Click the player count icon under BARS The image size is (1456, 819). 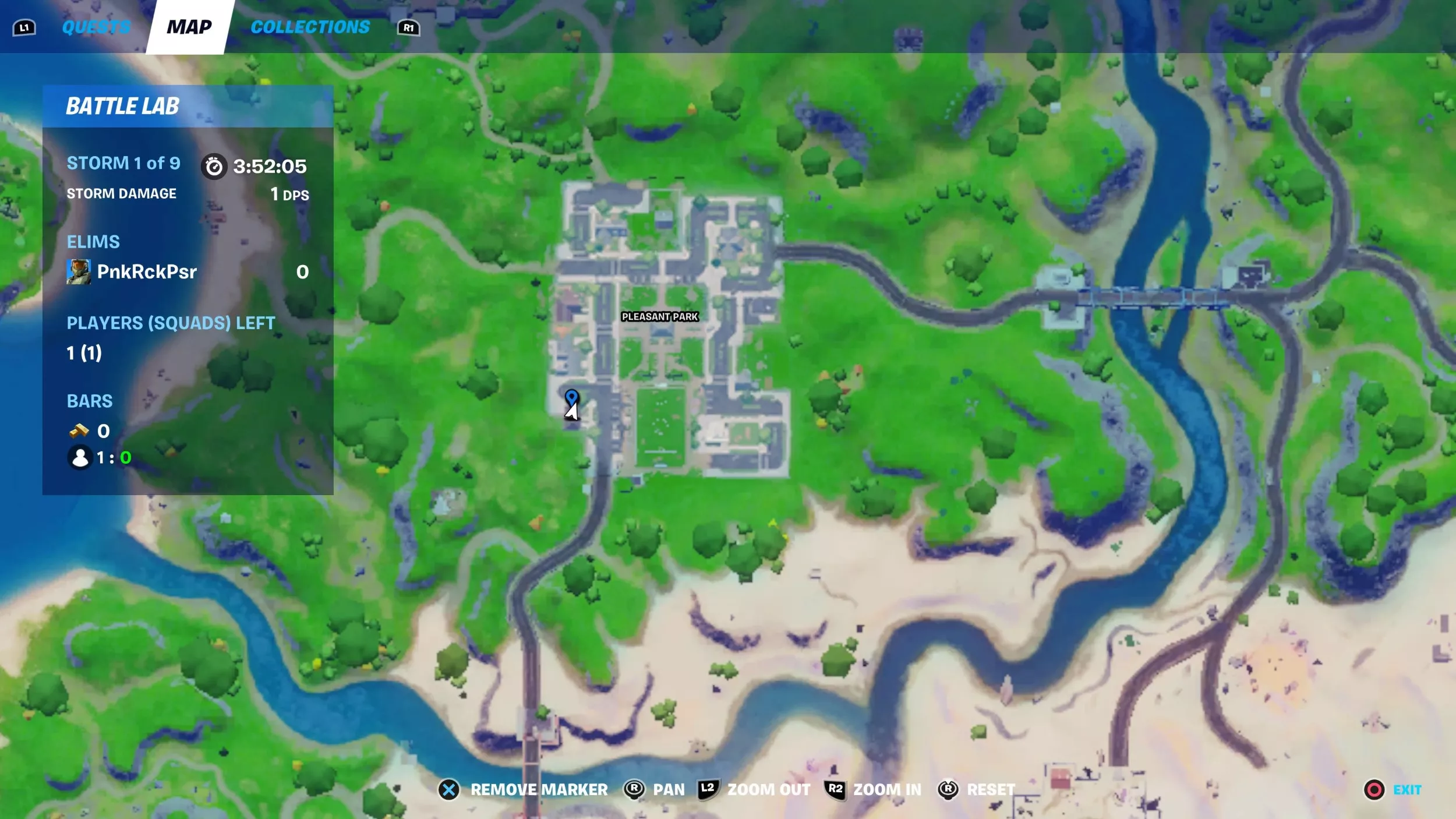(x=80, y=458)
